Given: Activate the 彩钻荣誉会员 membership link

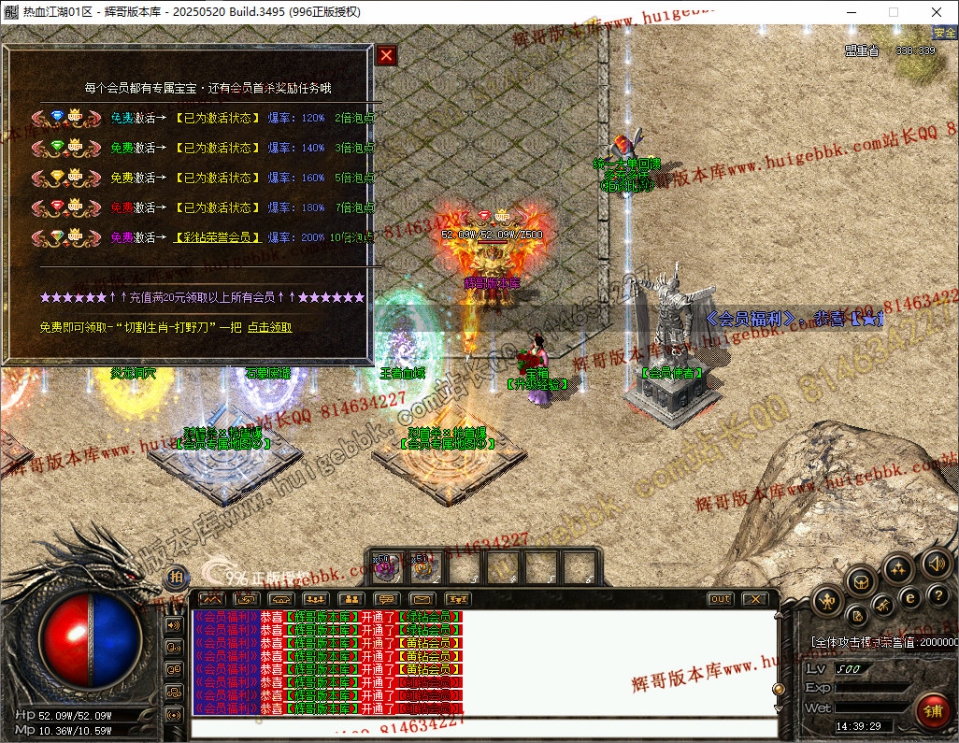Looking at the screenshot, I should pos(219,238).
